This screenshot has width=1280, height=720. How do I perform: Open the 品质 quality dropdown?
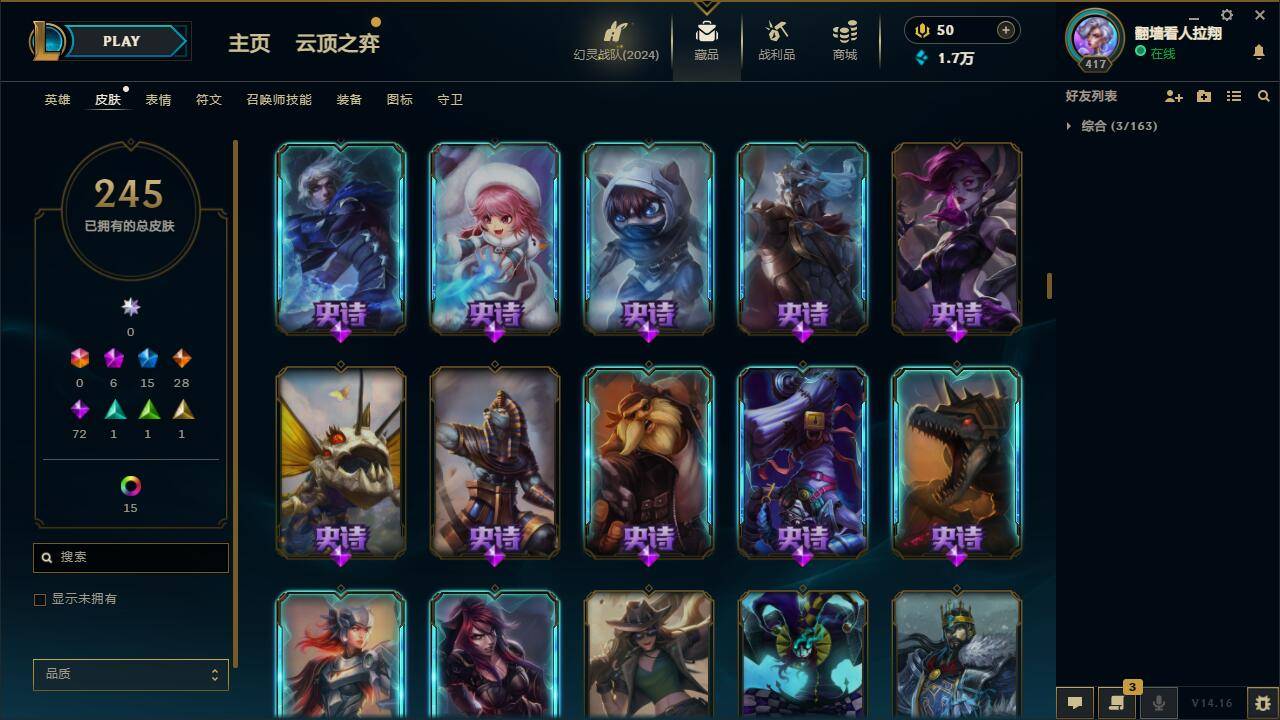point(130,674)
